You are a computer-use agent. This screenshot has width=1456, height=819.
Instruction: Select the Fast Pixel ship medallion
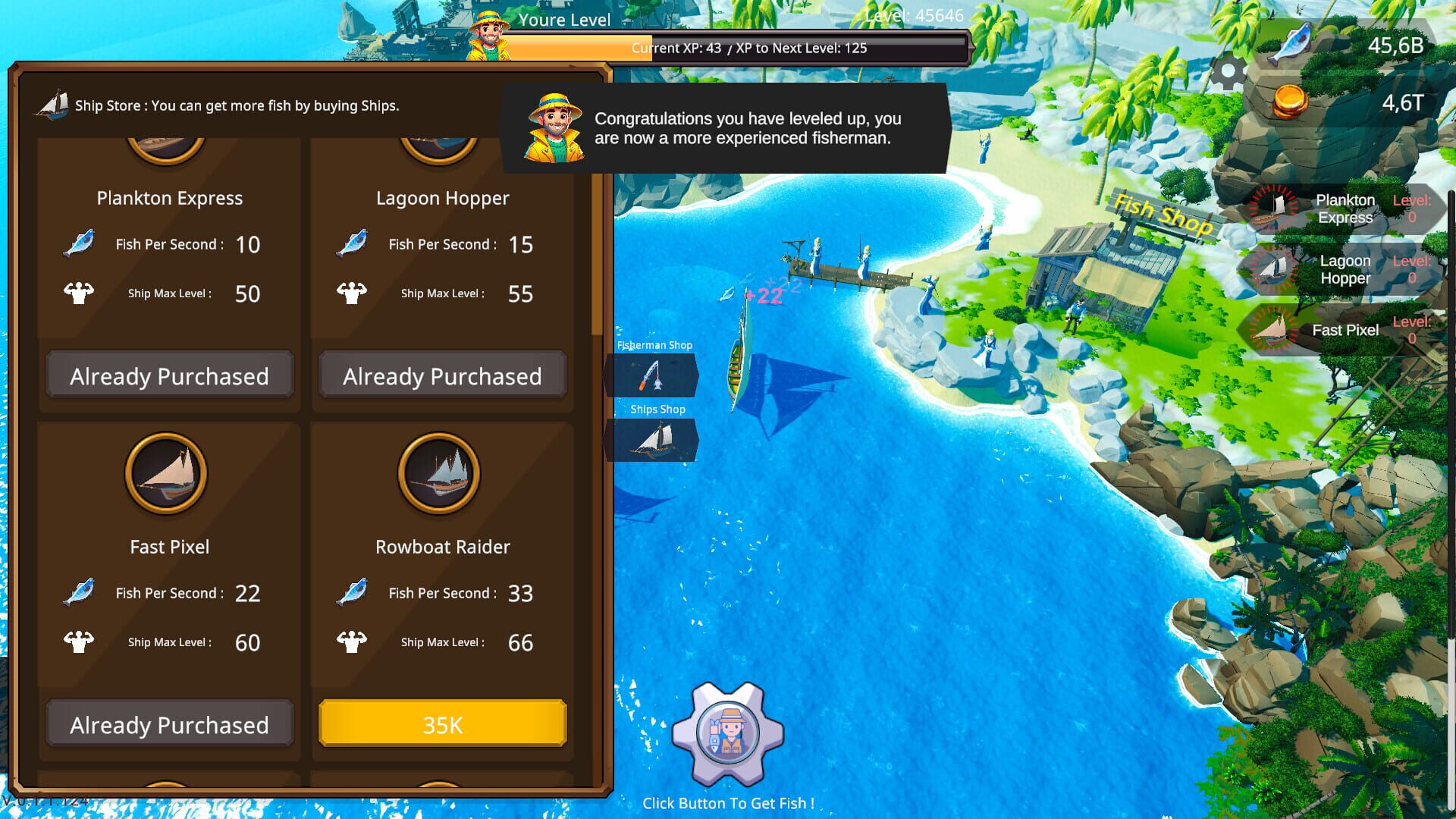(168, 472)
